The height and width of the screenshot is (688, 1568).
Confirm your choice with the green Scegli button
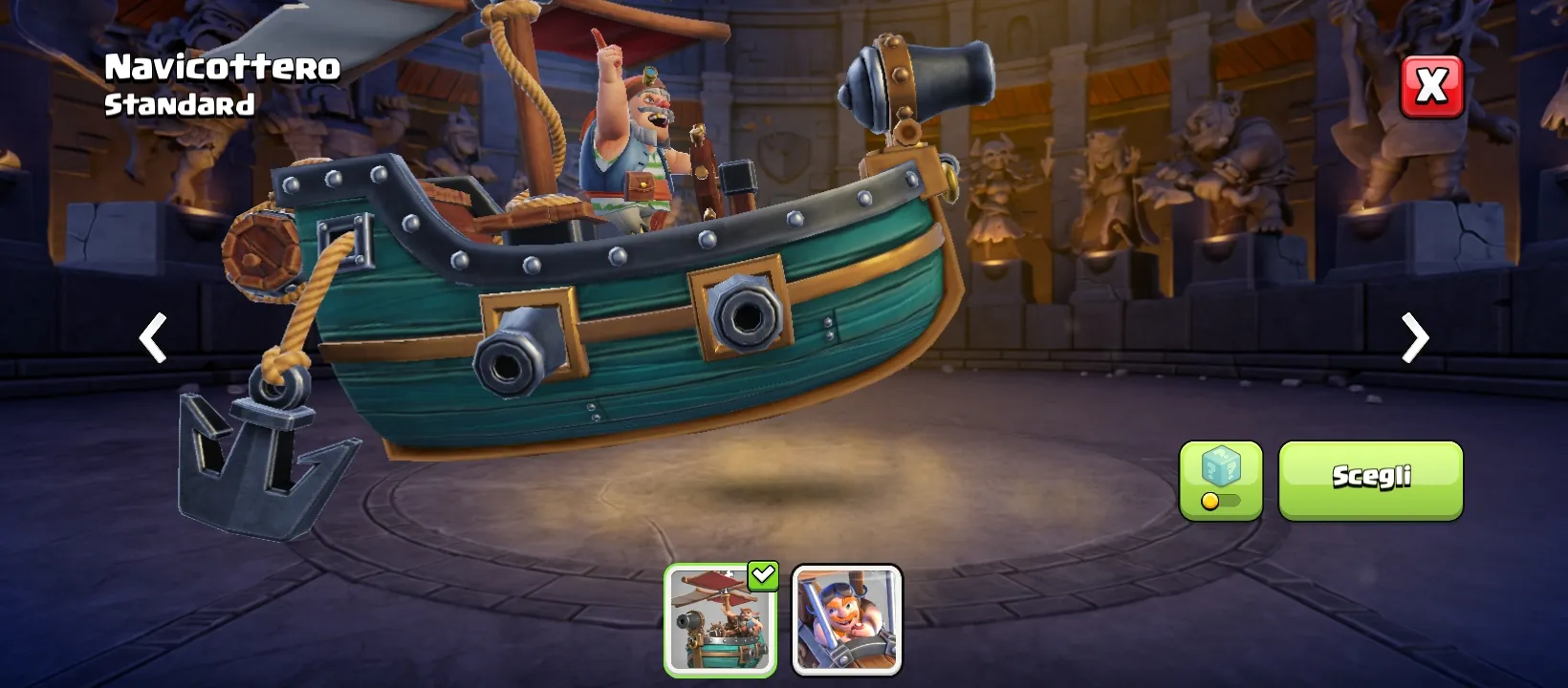(1370, 480)
